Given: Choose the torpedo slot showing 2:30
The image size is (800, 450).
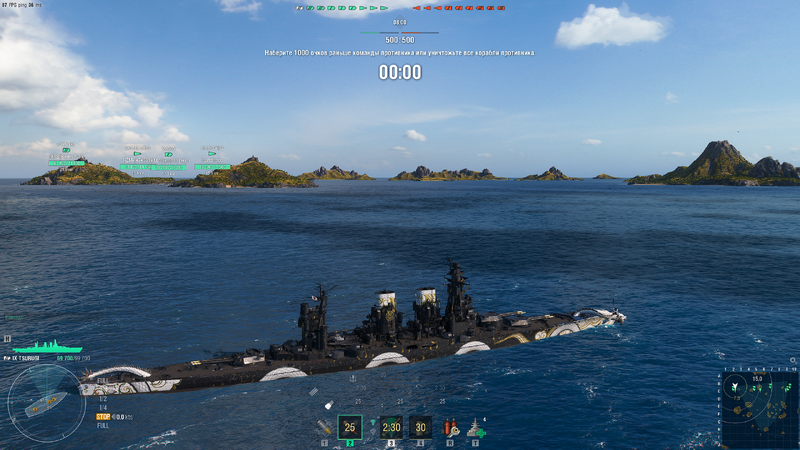Looking at the screenshot, I should tap(391, 427).
